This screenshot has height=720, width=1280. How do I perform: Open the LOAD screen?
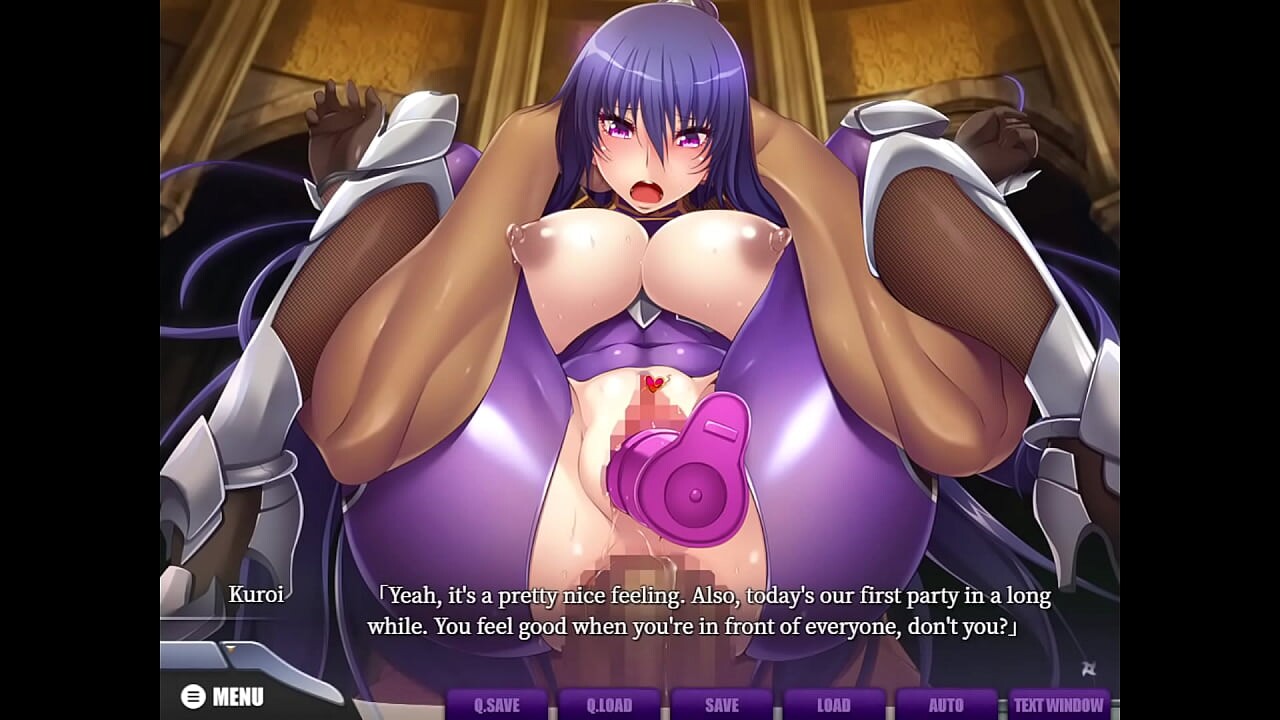833,704
